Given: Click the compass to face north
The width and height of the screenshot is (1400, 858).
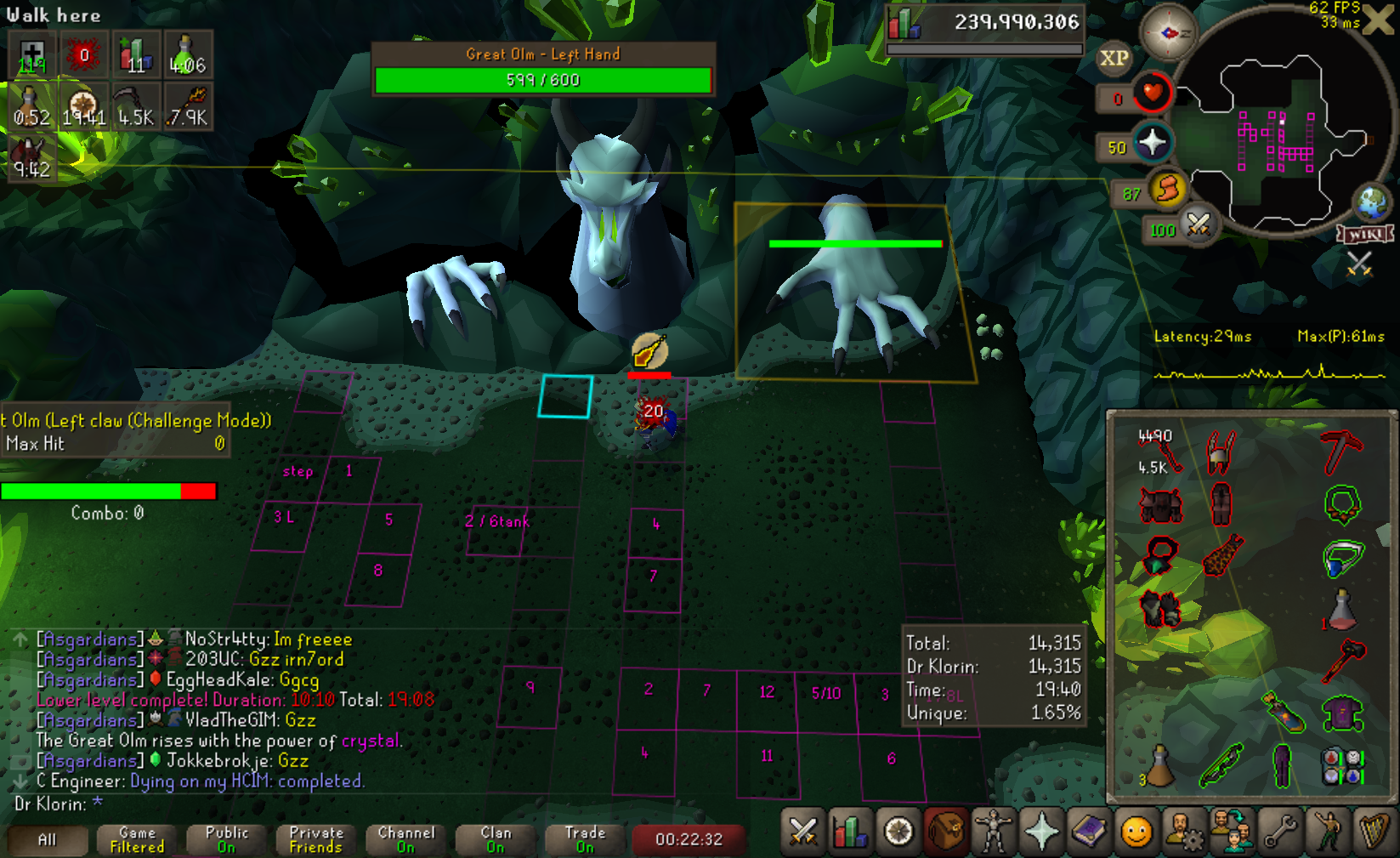Looking at the screenshot, I should point(1169,33).
